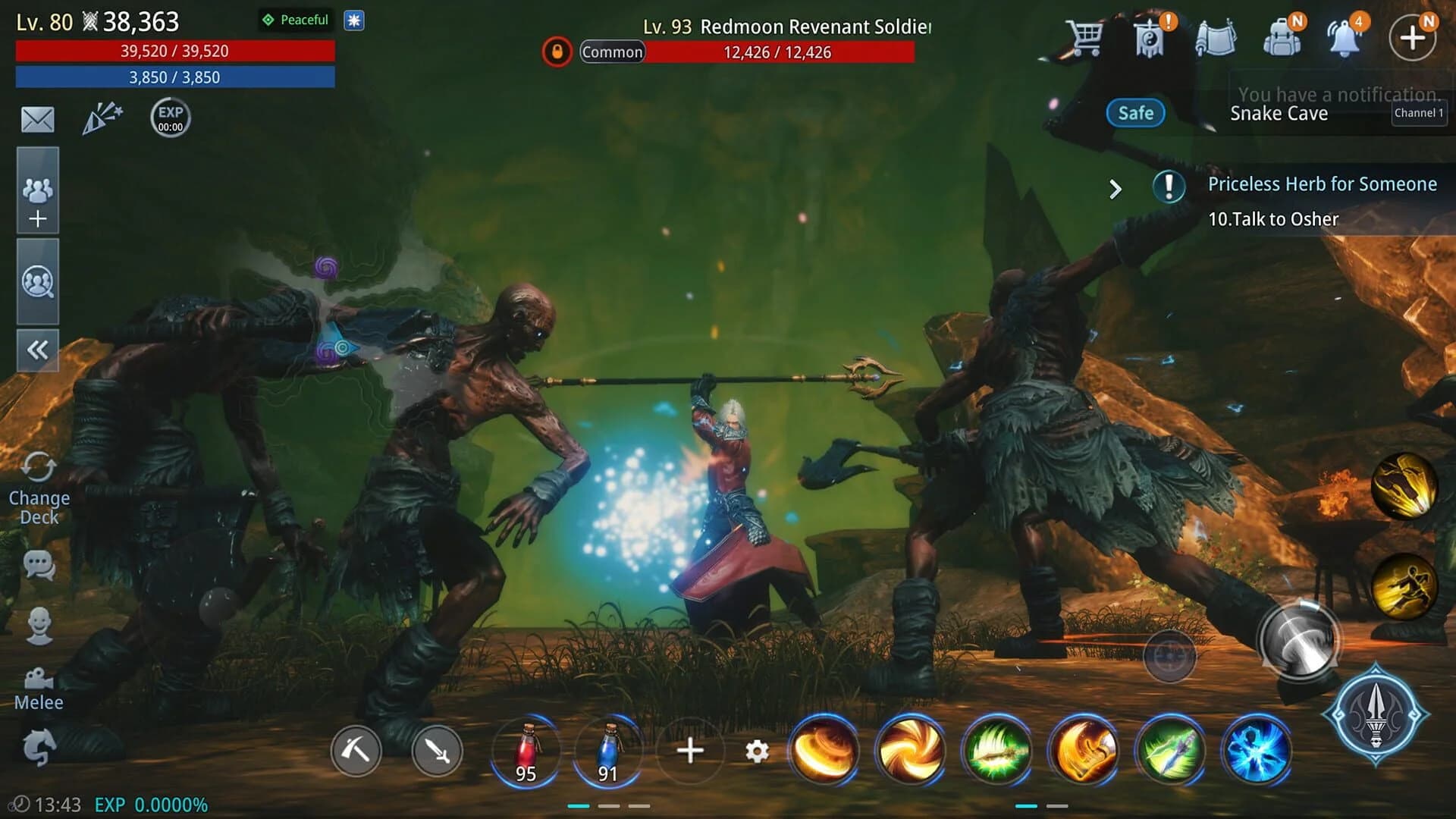Tap the Safe zone toggle
This screenshot has width=1456, height=819.
tap(1135, 112)
